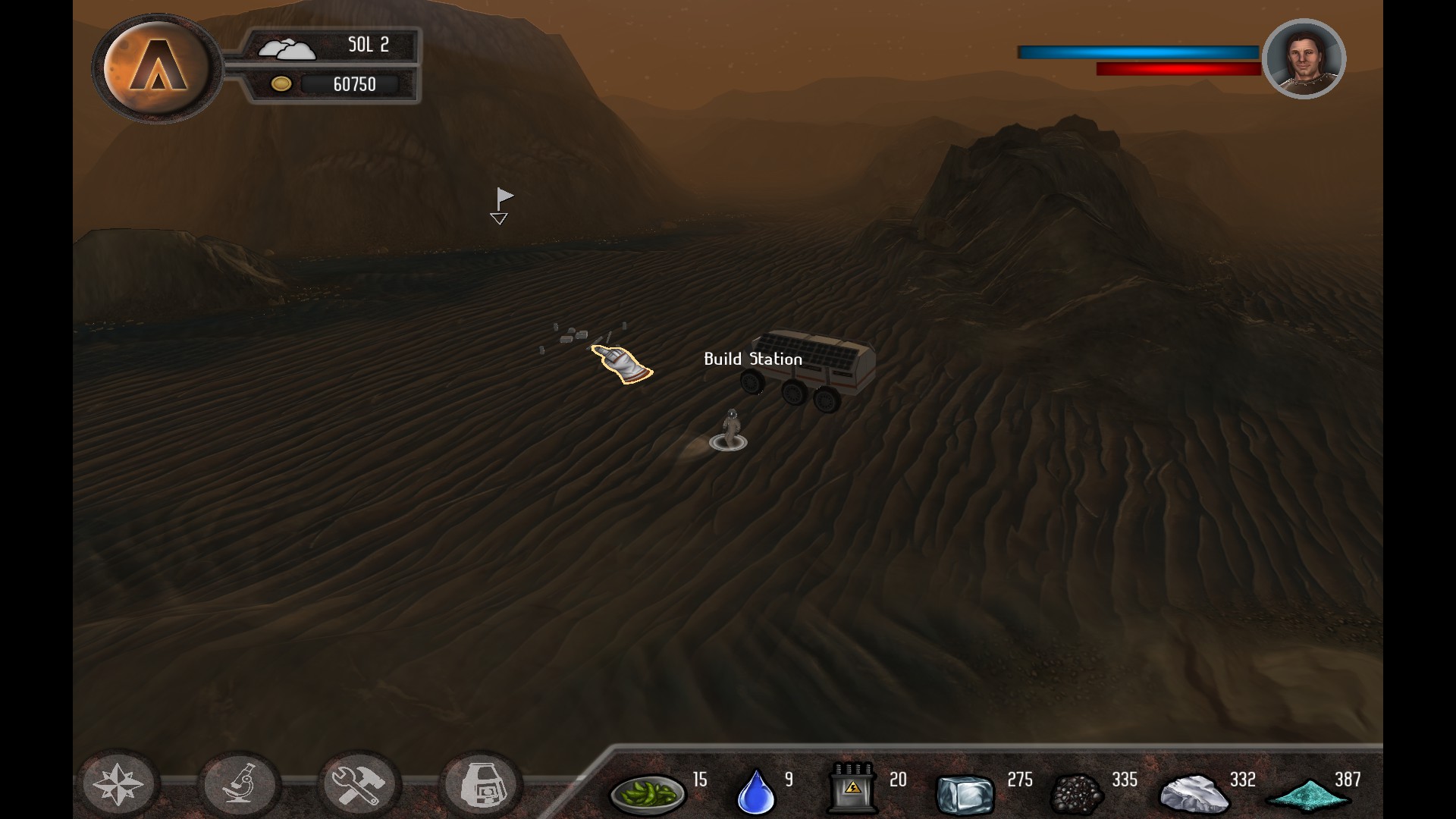Click the food bowl resource icon
This screenshot has width=1456, height=819.
point(647,793)
